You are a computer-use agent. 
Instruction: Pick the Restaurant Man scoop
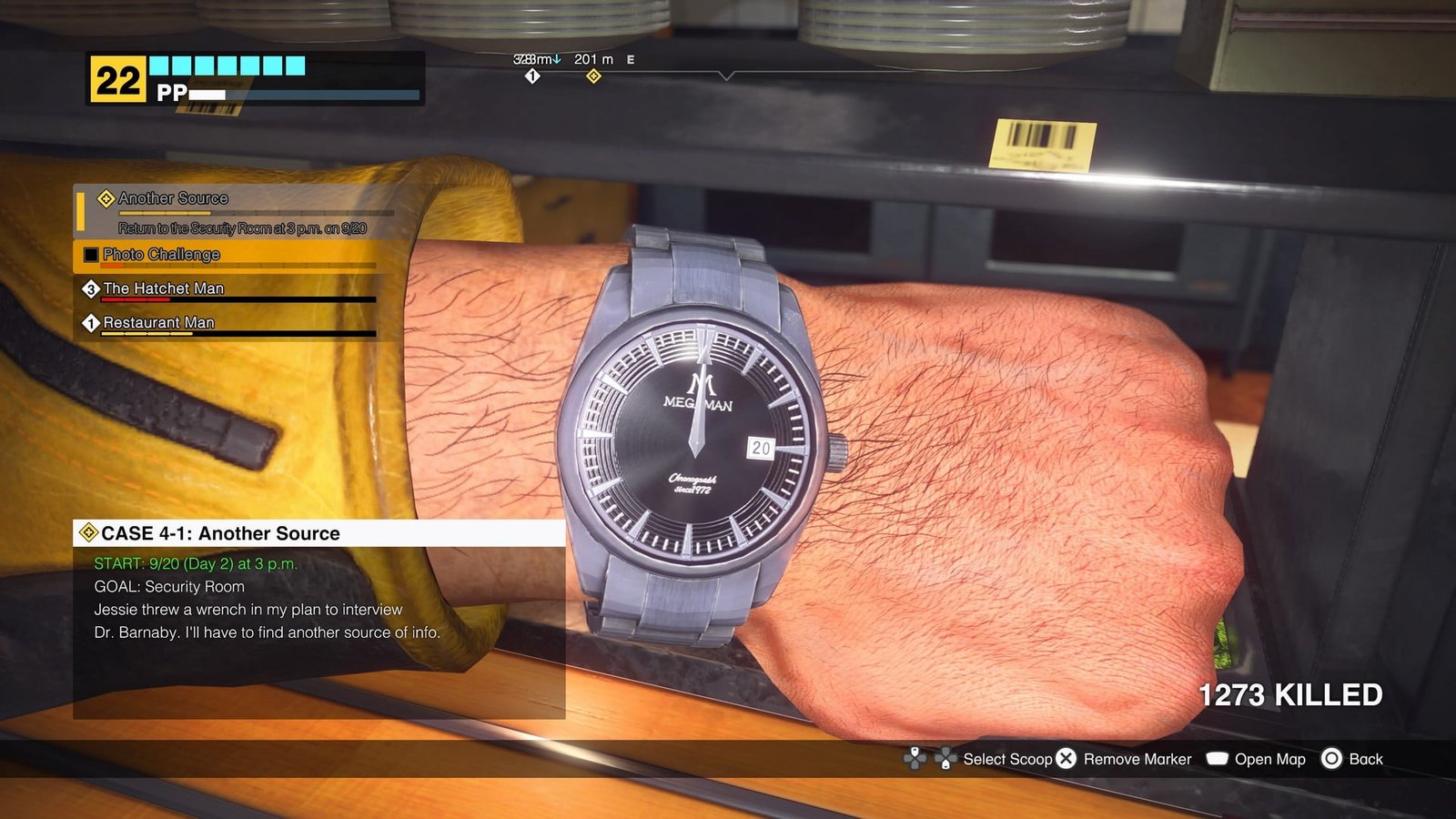tap(158, 323)
